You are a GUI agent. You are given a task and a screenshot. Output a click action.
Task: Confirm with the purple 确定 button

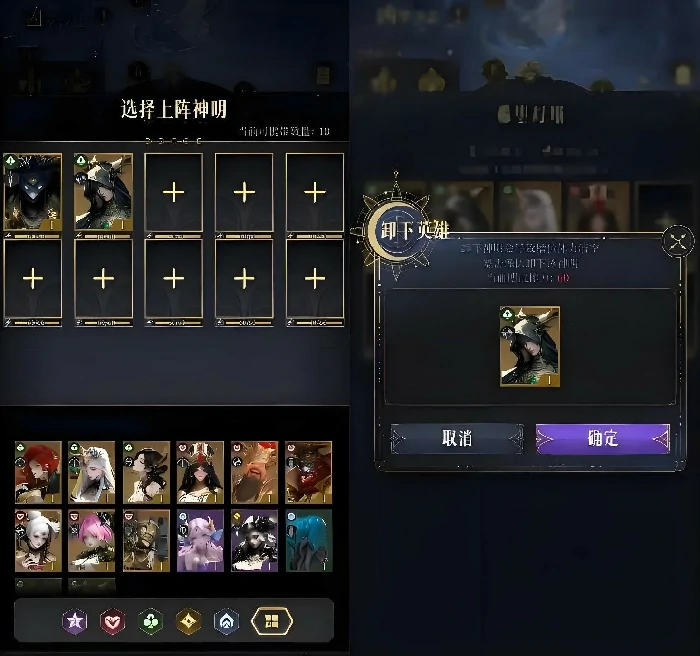[x=602, y=438]
